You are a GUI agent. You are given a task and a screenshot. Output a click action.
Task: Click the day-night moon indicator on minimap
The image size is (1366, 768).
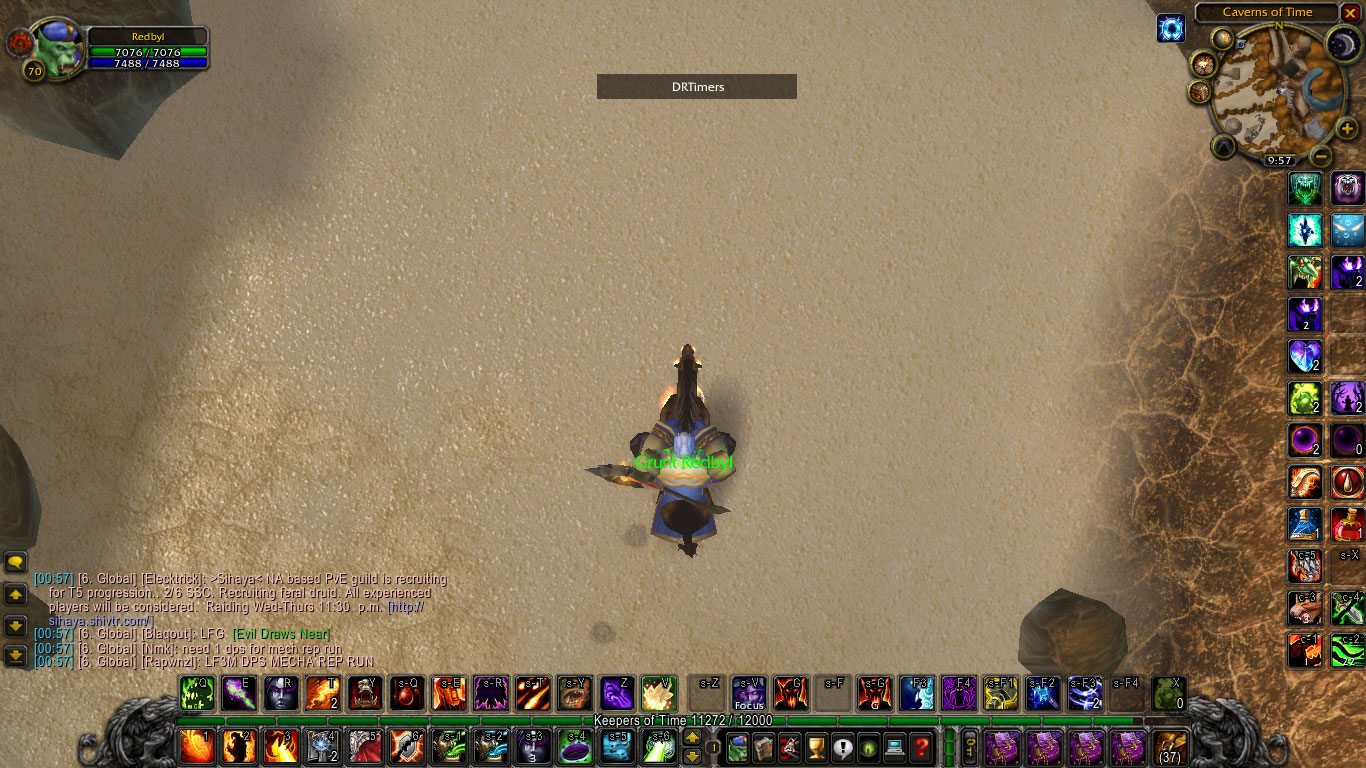point(1343,44)
